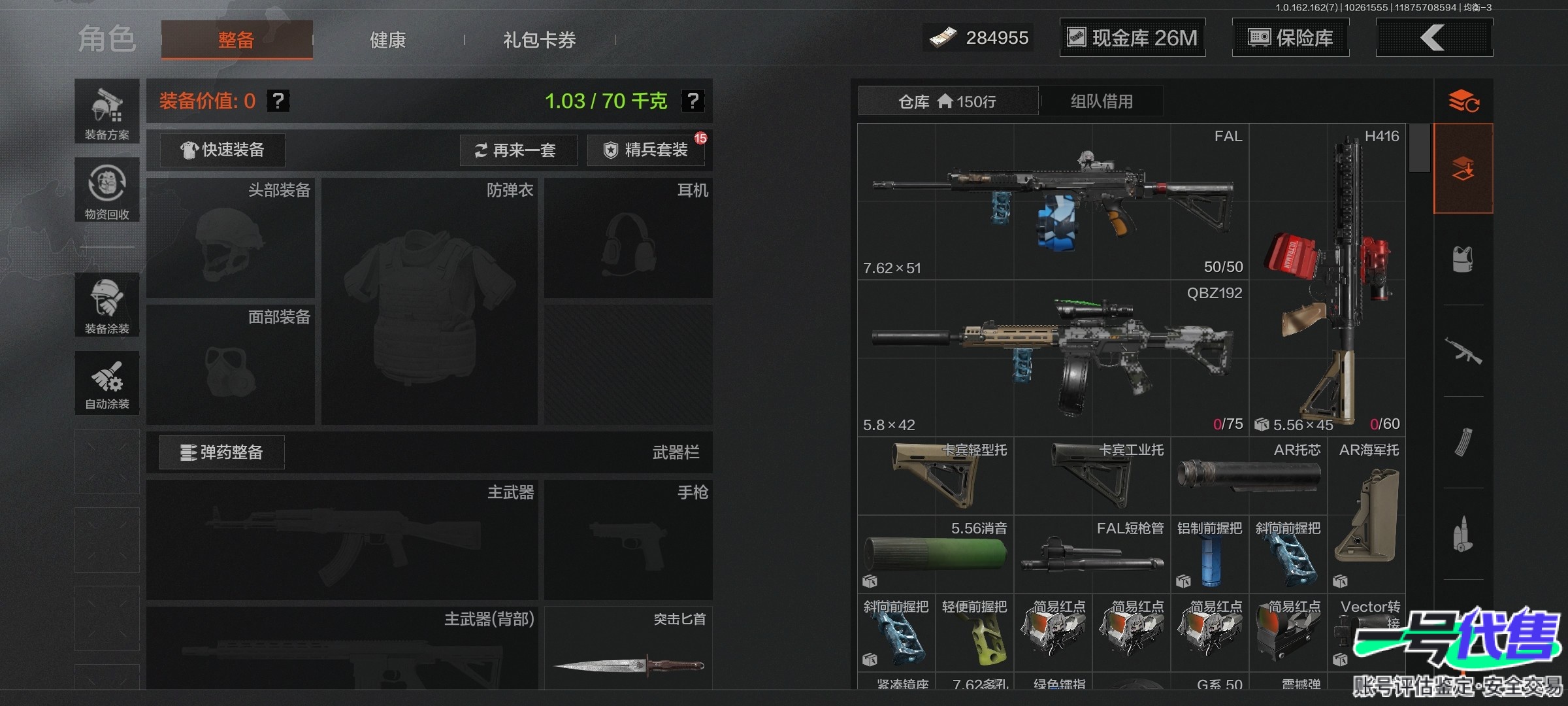Image resolution: width=1568 pixels, height=706 pixels.
Task: Open the 现金库 26M vault
Action: 1132,38
